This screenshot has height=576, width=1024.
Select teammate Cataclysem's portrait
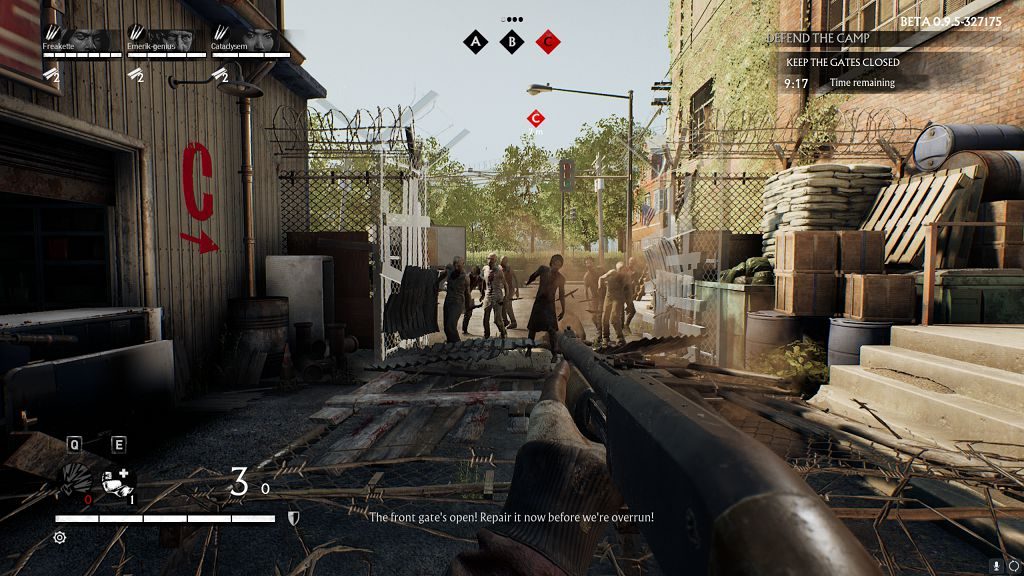coord(256,39)
